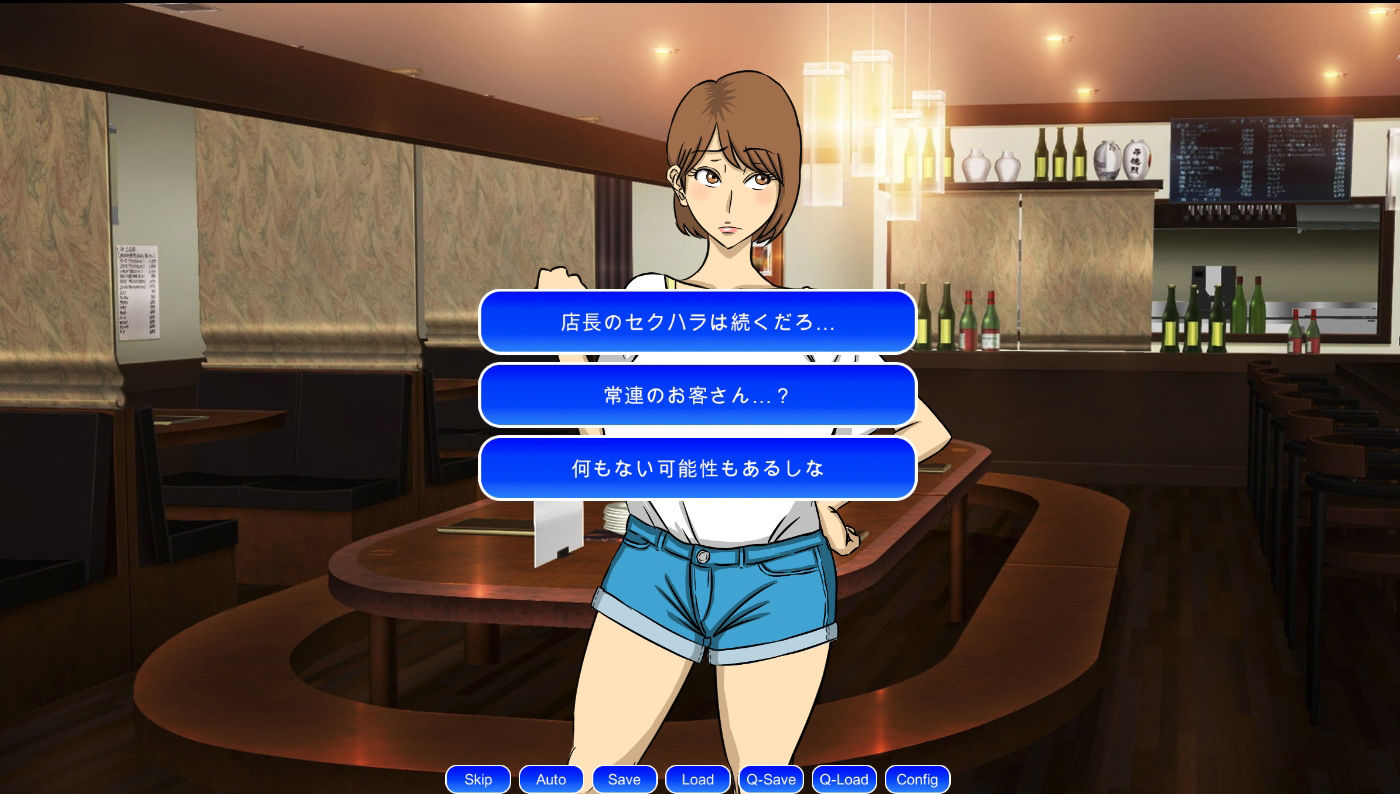Perform a Q-Save quick save
The image size is (1400, 794).
(x=770, y=779)
